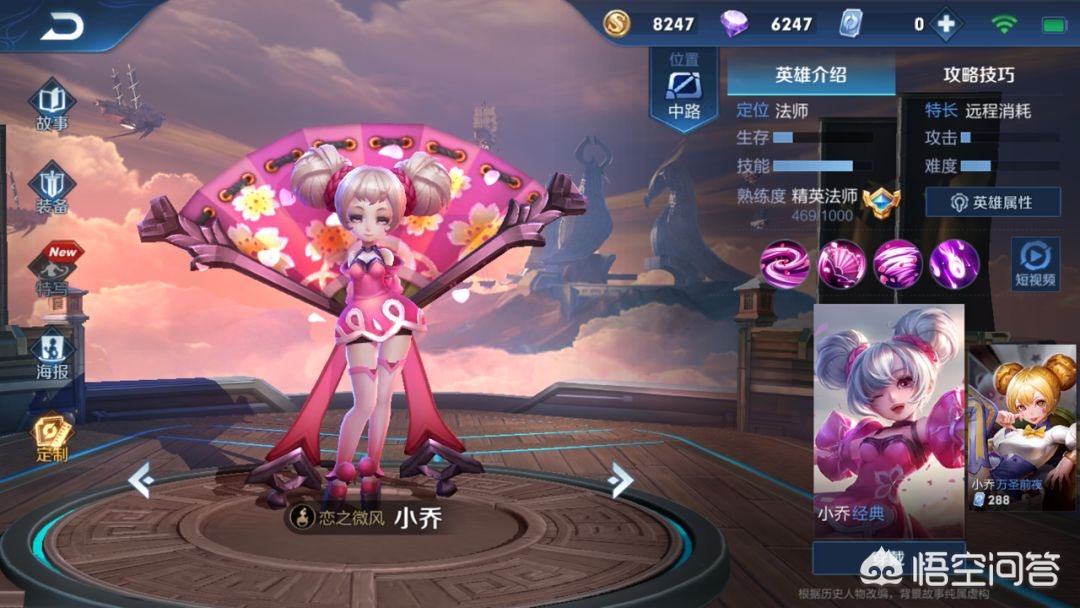This screenshot has height=608, width=1080.
Task: Play the 短视频 short video
Action: point(1034,264)
